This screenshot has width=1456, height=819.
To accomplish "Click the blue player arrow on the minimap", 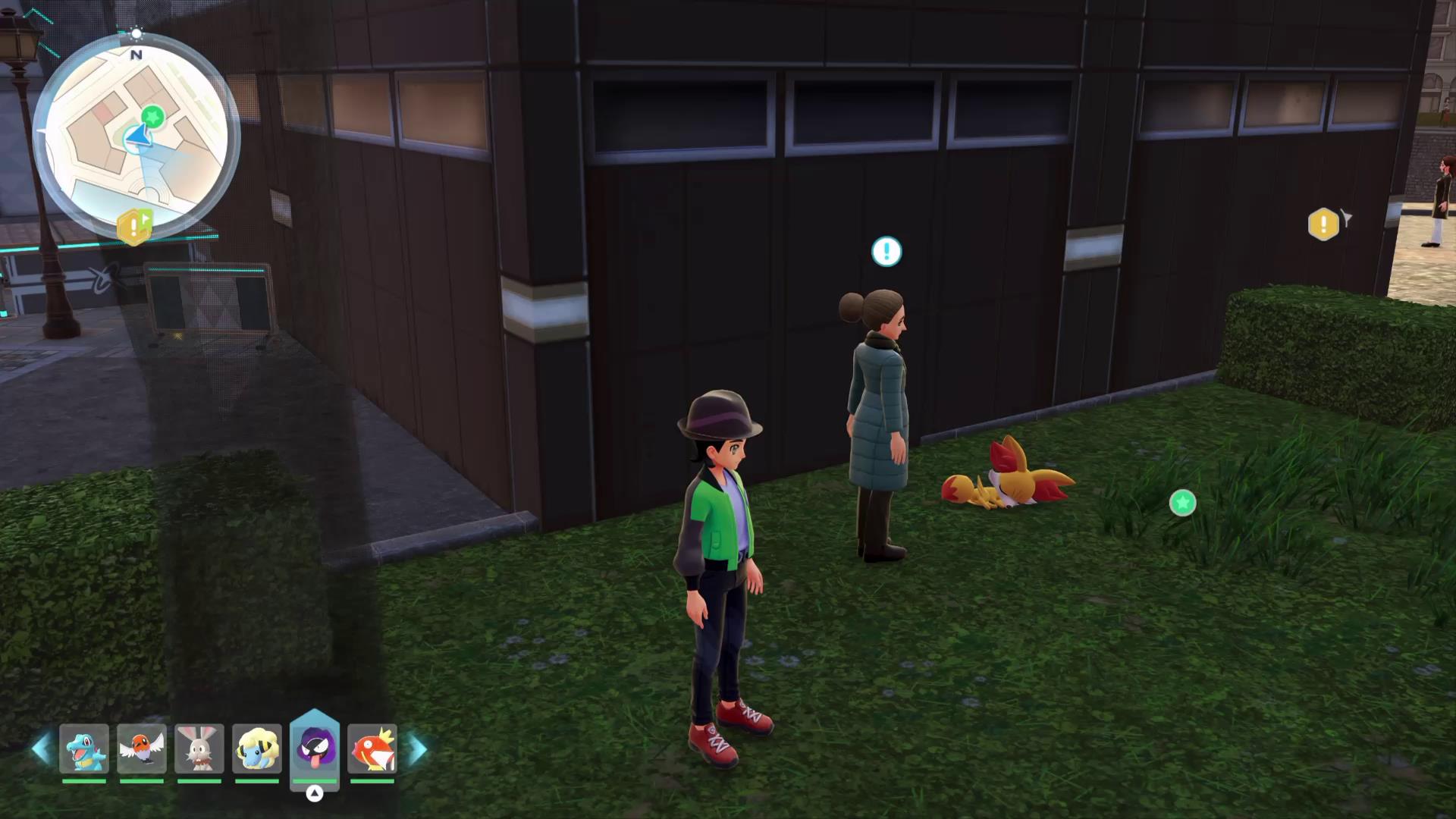I will point(138,137).
